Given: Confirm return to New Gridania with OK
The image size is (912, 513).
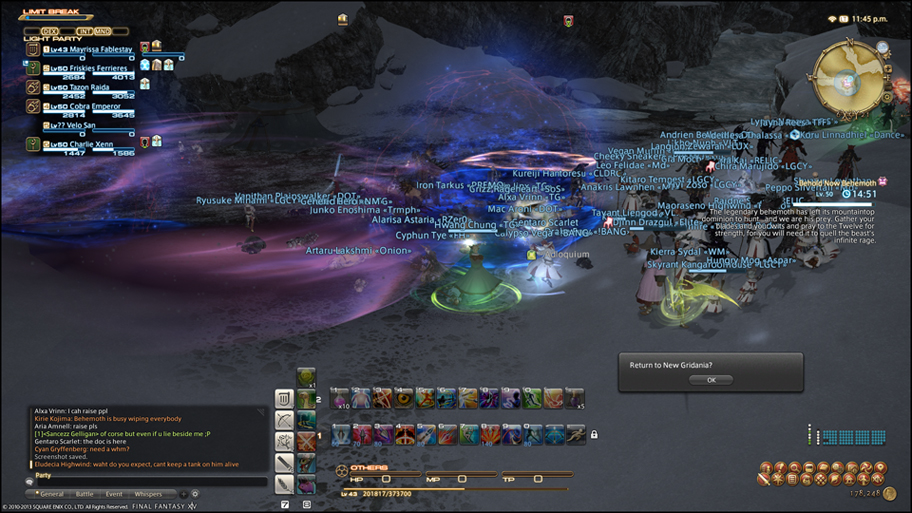Looking at the screenshot, I should coord(711,380).
